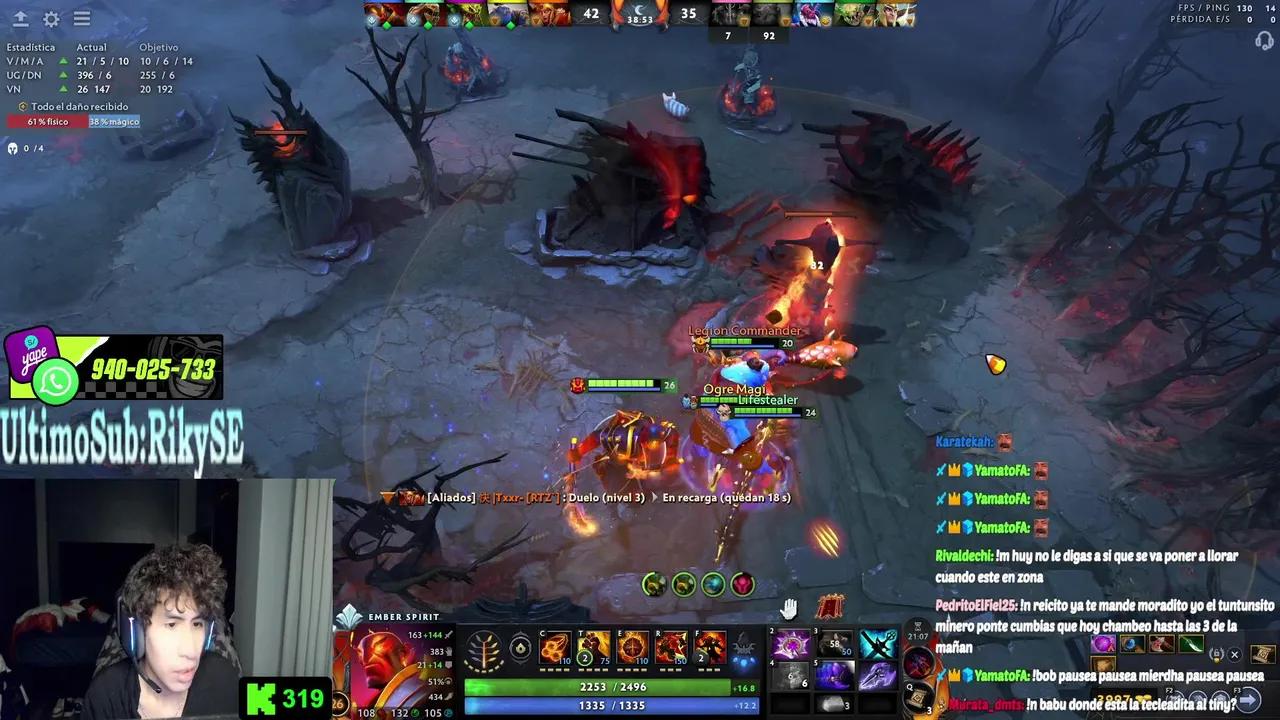This screenshot has width=1280, height=720.
Task: Toggle the 38% mágico damage filter
Action: [114, 121]
